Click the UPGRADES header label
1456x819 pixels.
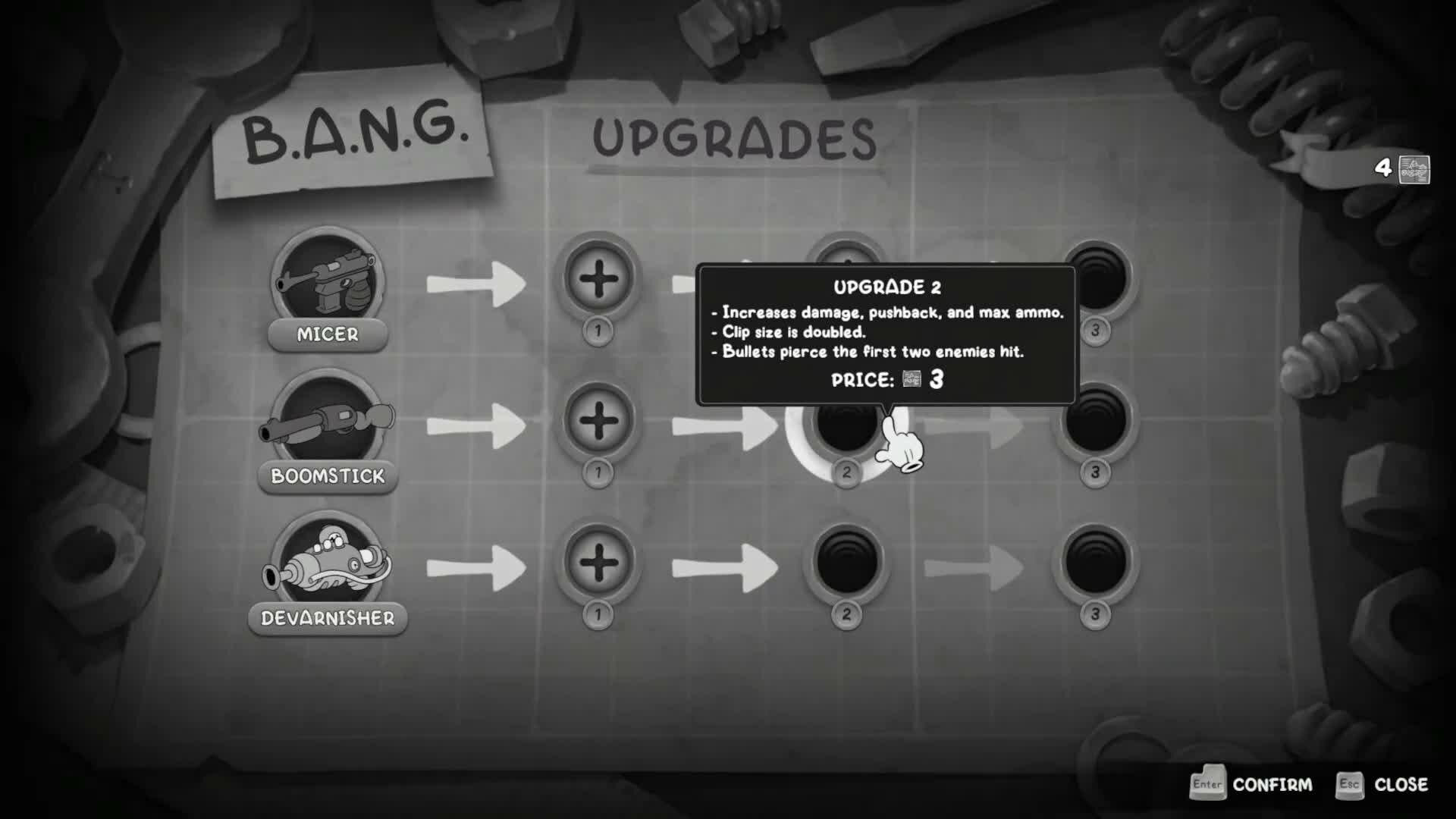tap(732, 136)
